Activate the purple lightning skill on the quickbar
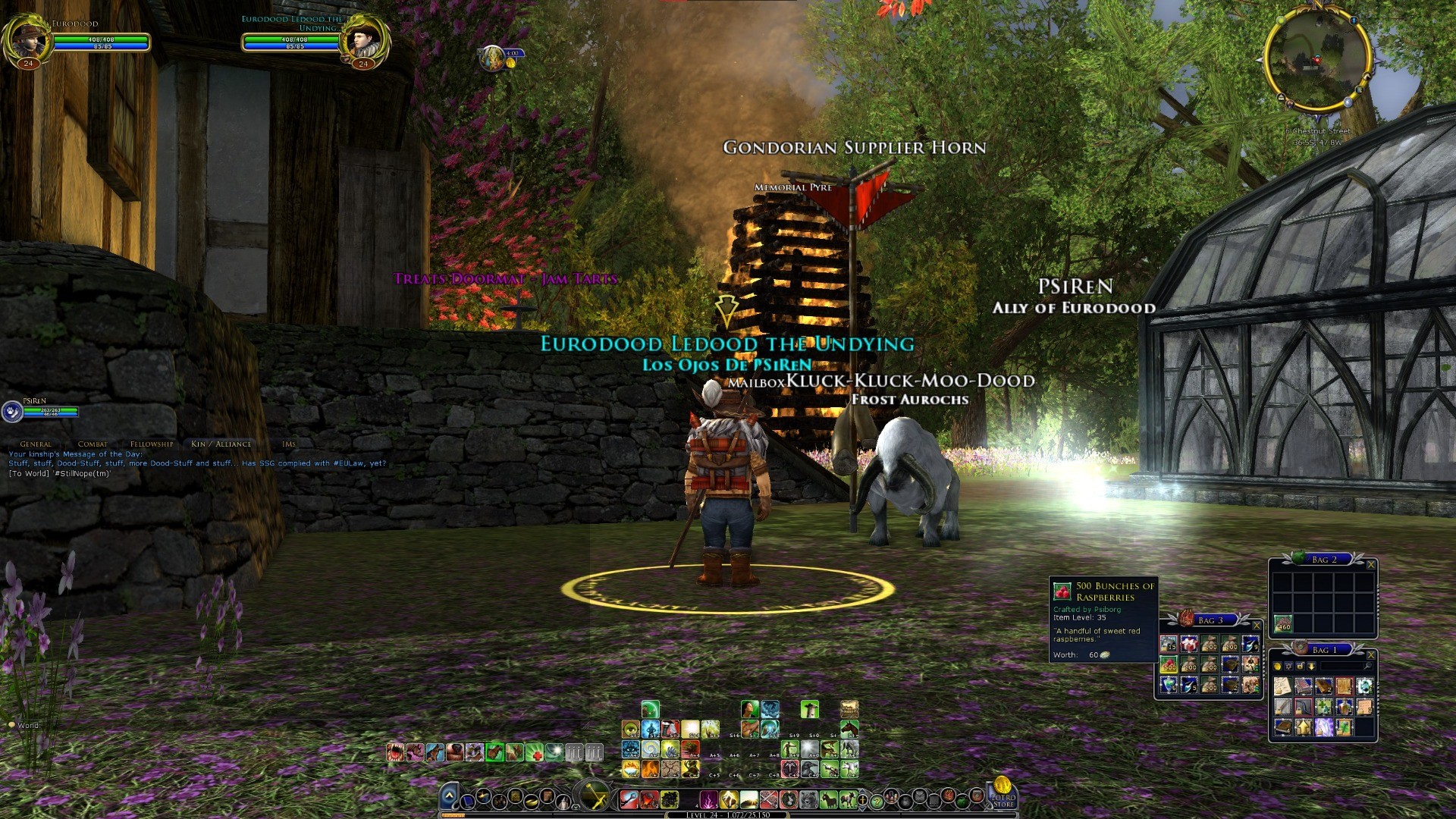Screen dimensions: 1456x819 [x=708, y=799]
